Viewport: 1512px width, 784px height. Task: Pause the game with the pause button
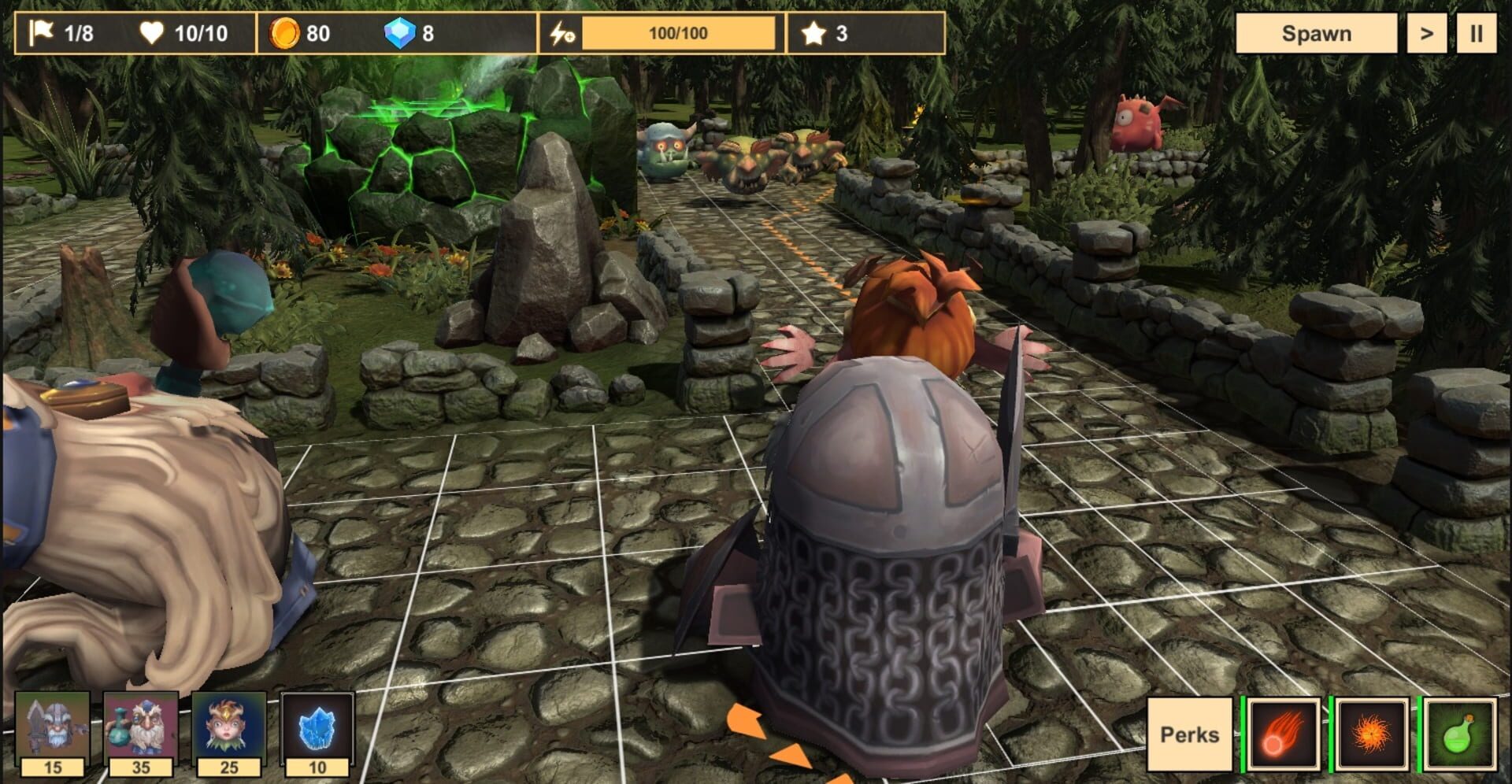(x=1479, y=32)
